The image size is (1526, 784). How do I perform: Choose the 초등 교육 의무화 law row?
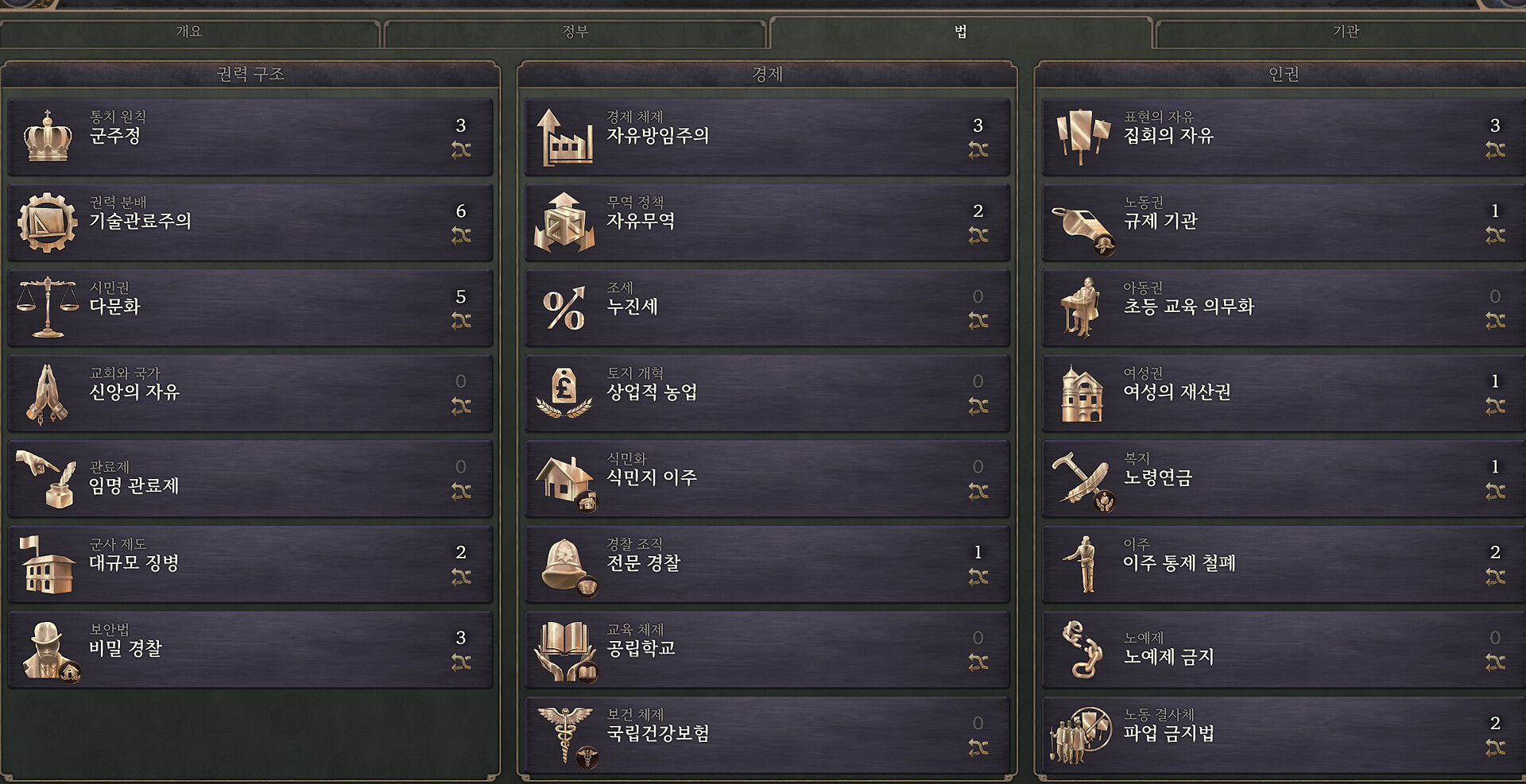click(x=1284, y=307)
